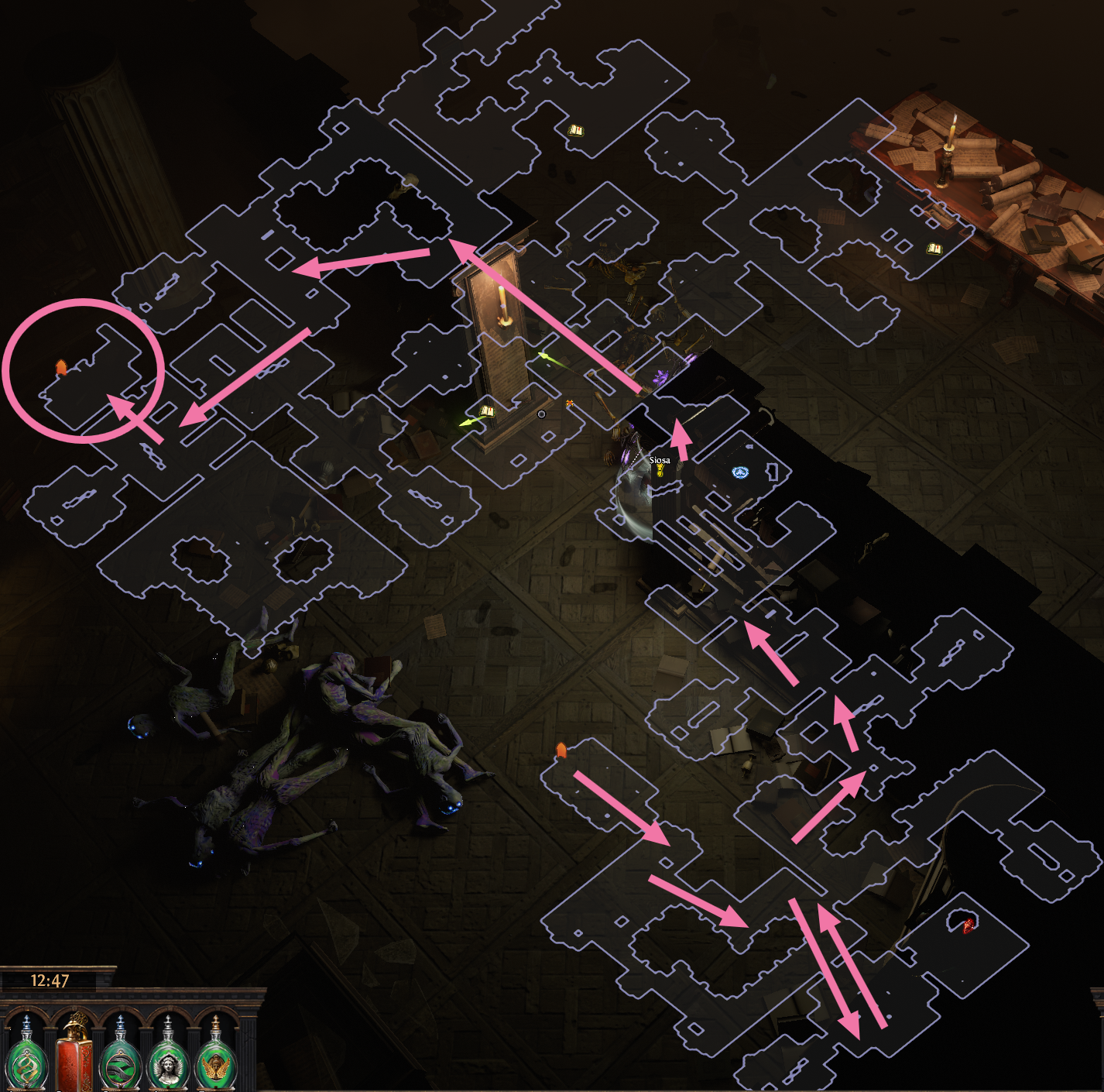Select the circled orange exit marker
Screen dimensions: 1104x1092
click(x=61, y=367)
